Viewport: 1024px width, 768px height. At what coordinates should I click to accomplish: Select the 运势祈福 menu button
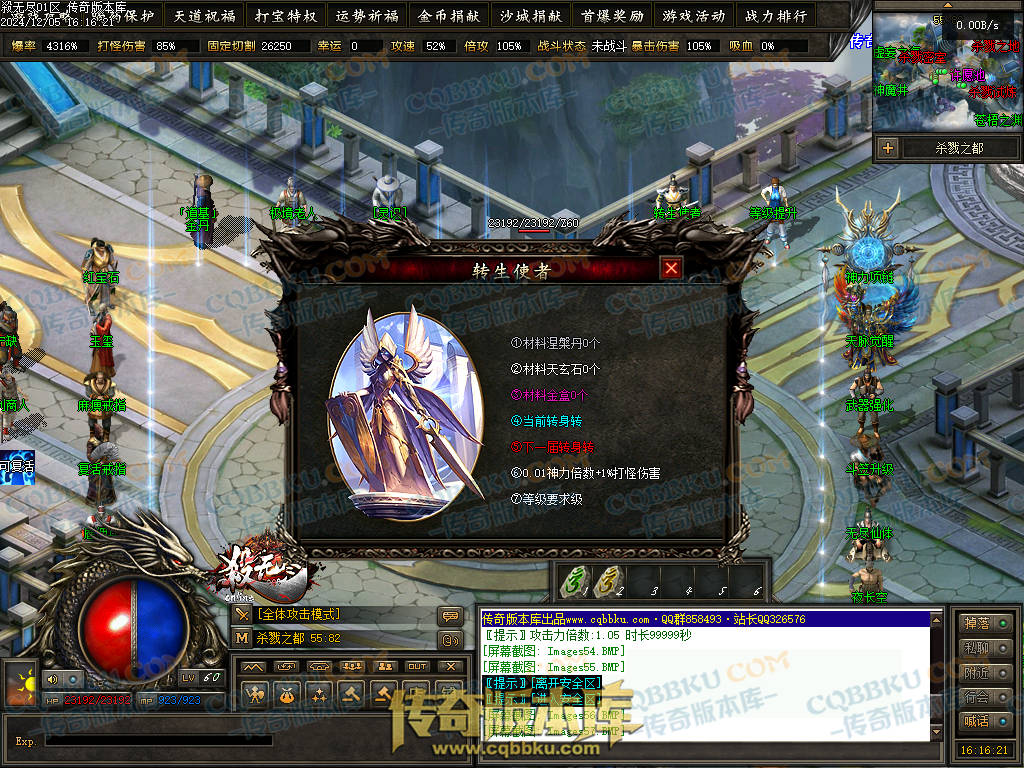(367, 16)
